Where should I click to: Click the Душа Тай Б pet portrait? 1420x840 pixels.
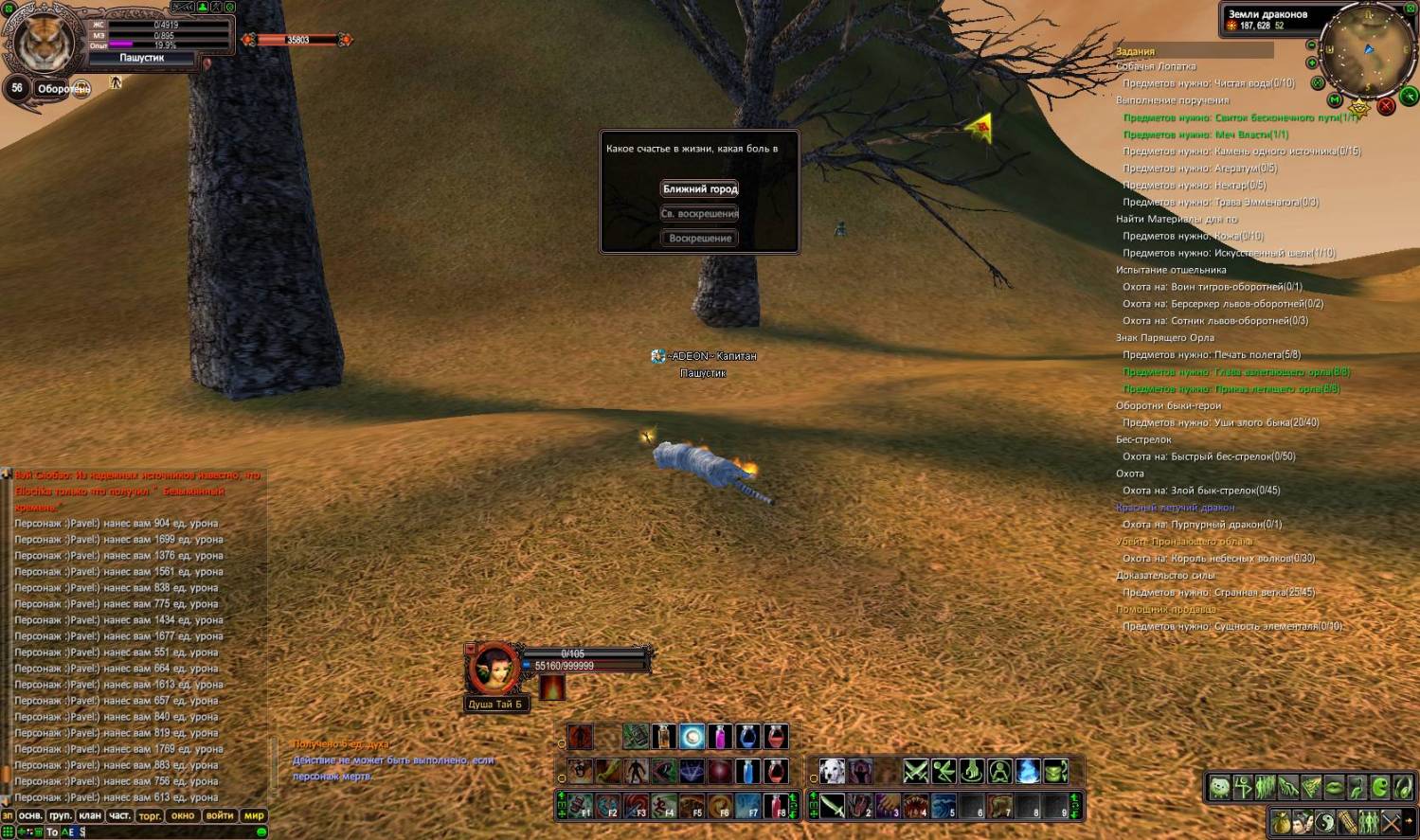click(x=494, y=669)
